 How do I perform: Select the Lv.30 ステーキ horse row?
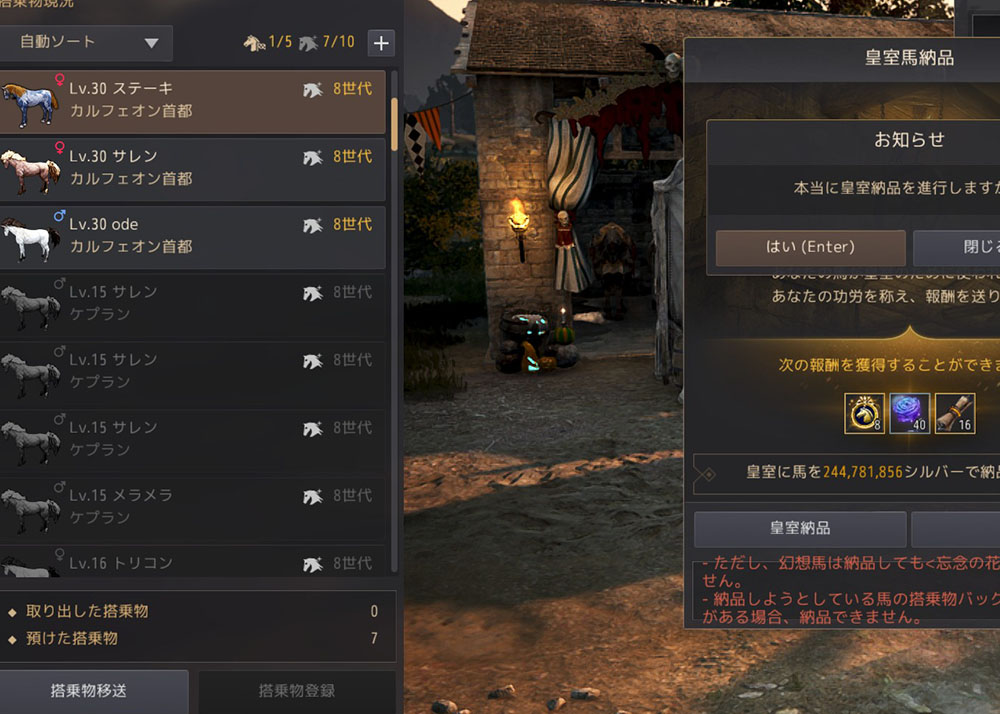(x=192, y=101)
